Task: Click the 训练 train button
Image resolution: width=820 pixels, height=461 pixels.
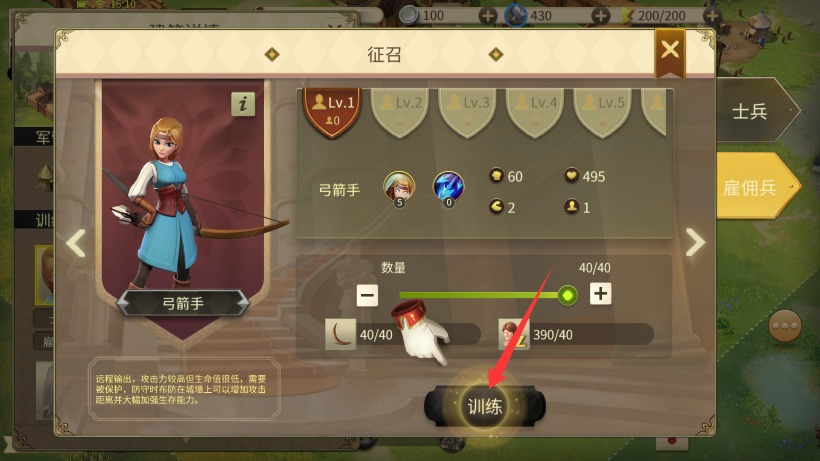Action: [485, 406]
